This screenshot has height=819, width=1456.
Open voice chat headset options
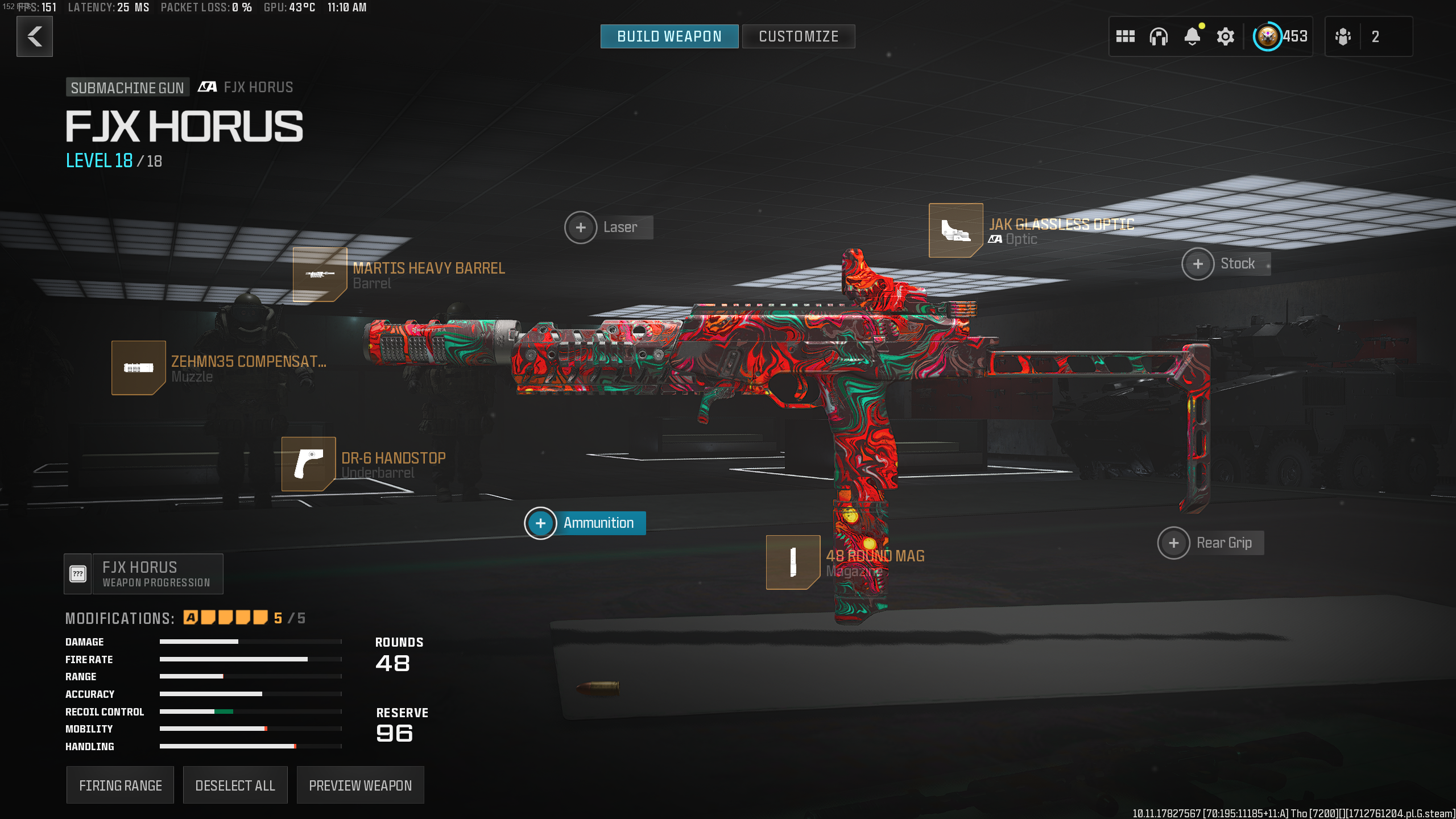point(1158,37)
